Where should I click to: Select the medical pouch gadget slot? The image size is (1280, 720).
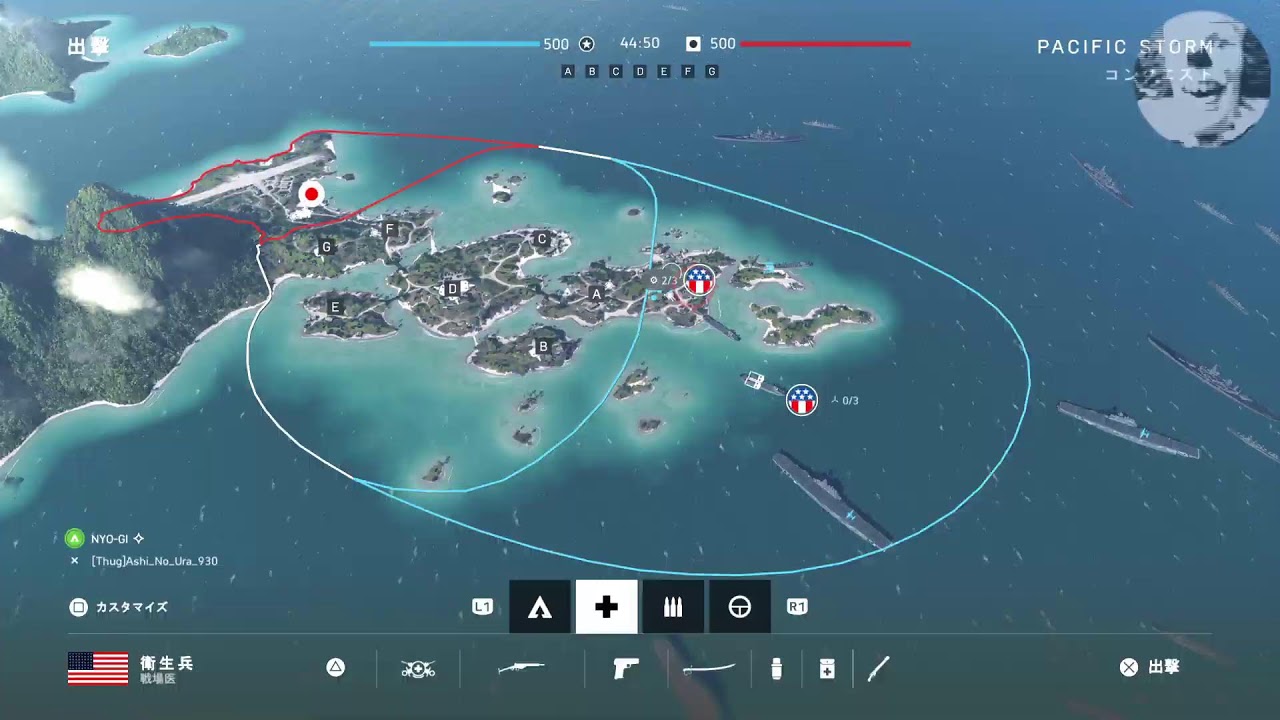827,668
